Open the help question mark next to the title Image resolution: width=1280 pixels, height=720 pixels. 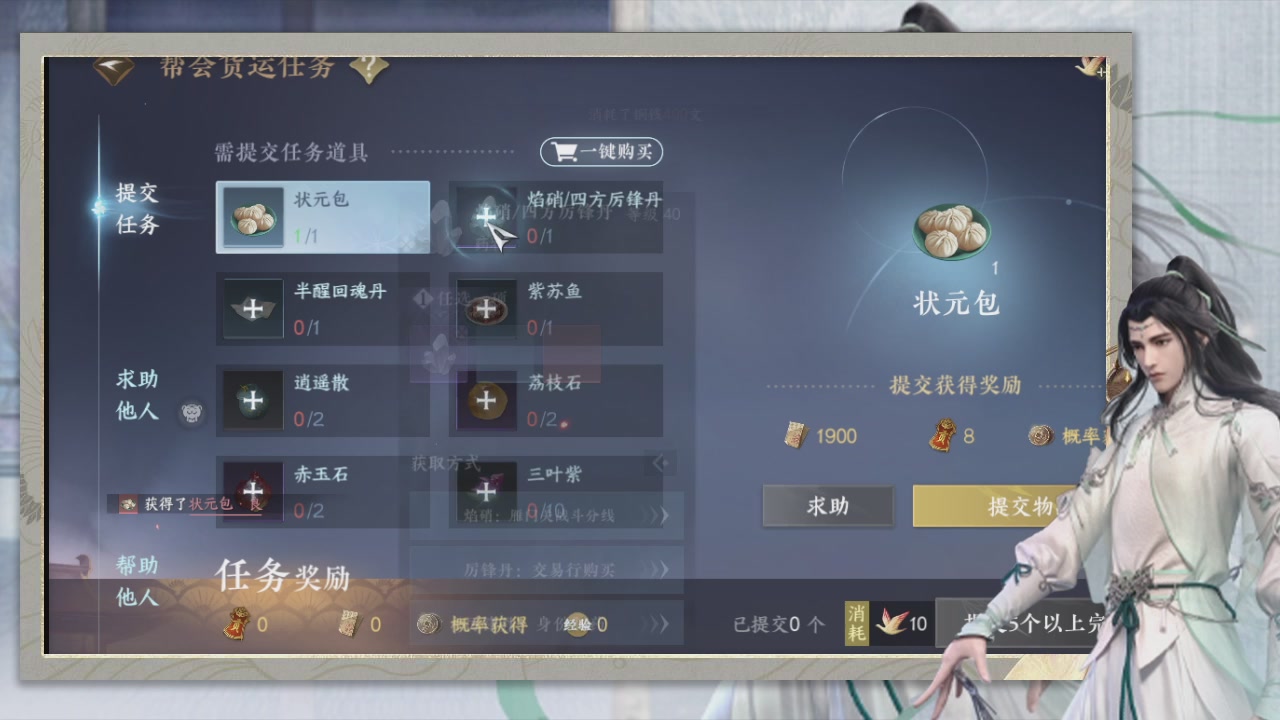tap(369, 67)
